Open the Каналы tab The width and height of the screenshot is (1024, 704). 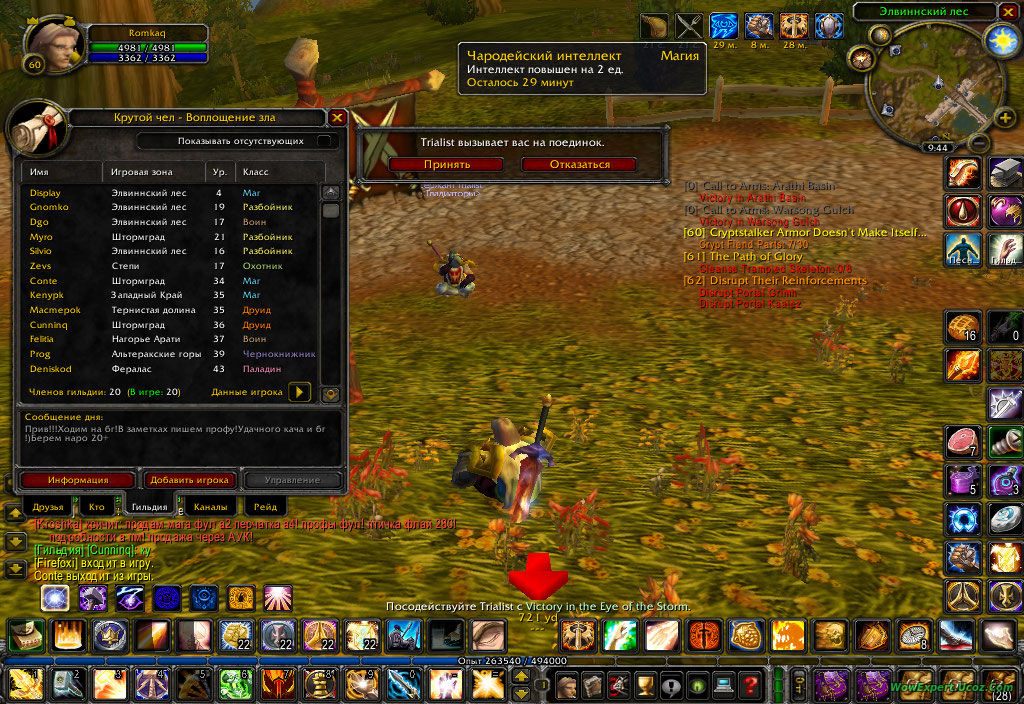tap(210, 507)
